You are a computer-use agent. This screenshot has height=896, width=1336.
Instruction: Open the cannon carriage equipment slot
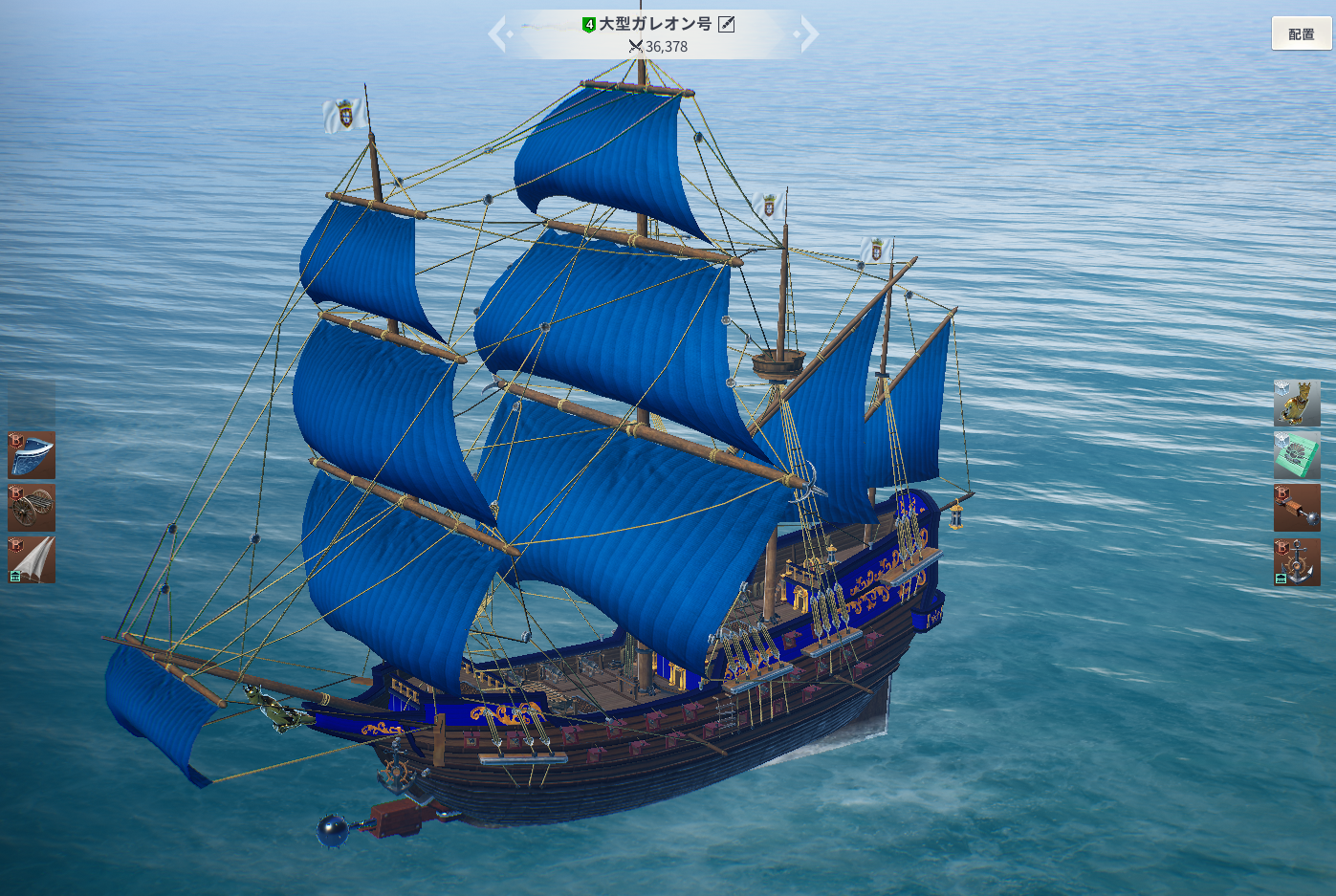pos(32,507)
